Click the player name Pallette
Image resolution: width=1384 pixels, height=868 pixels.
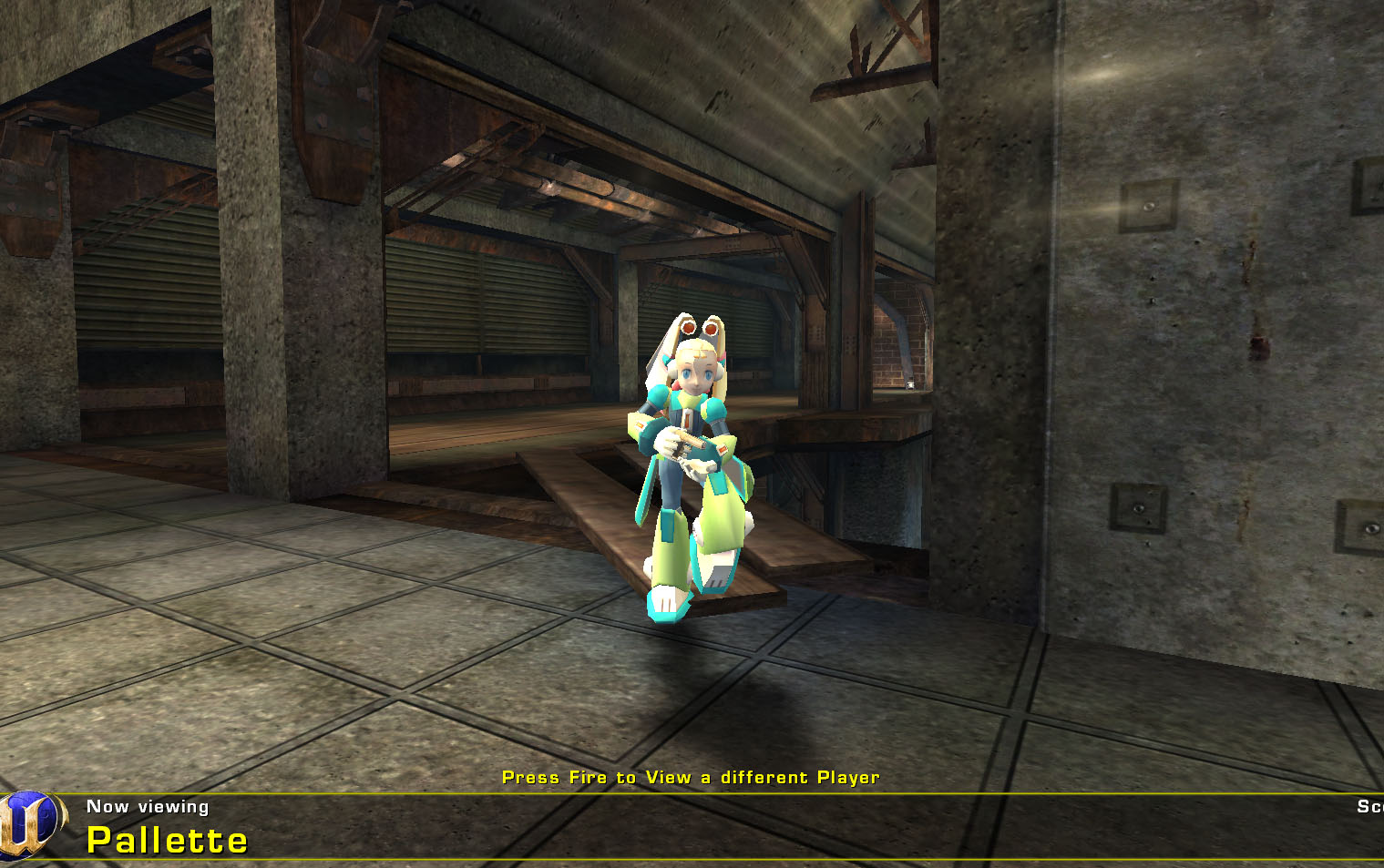167,840
